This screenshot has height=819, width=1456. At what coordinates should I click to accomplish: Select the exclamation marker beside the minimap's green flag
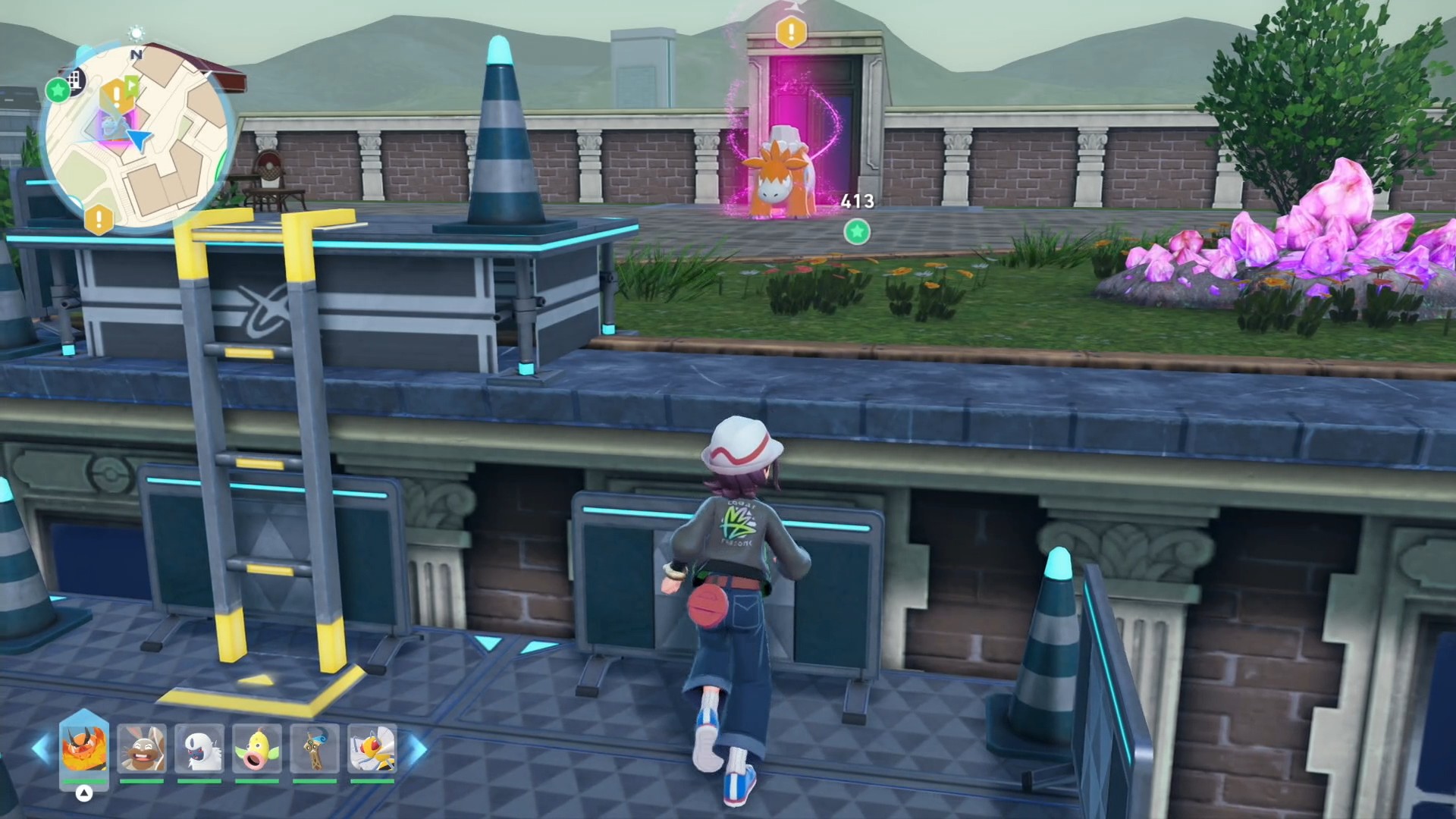click(x=116, y=95)
